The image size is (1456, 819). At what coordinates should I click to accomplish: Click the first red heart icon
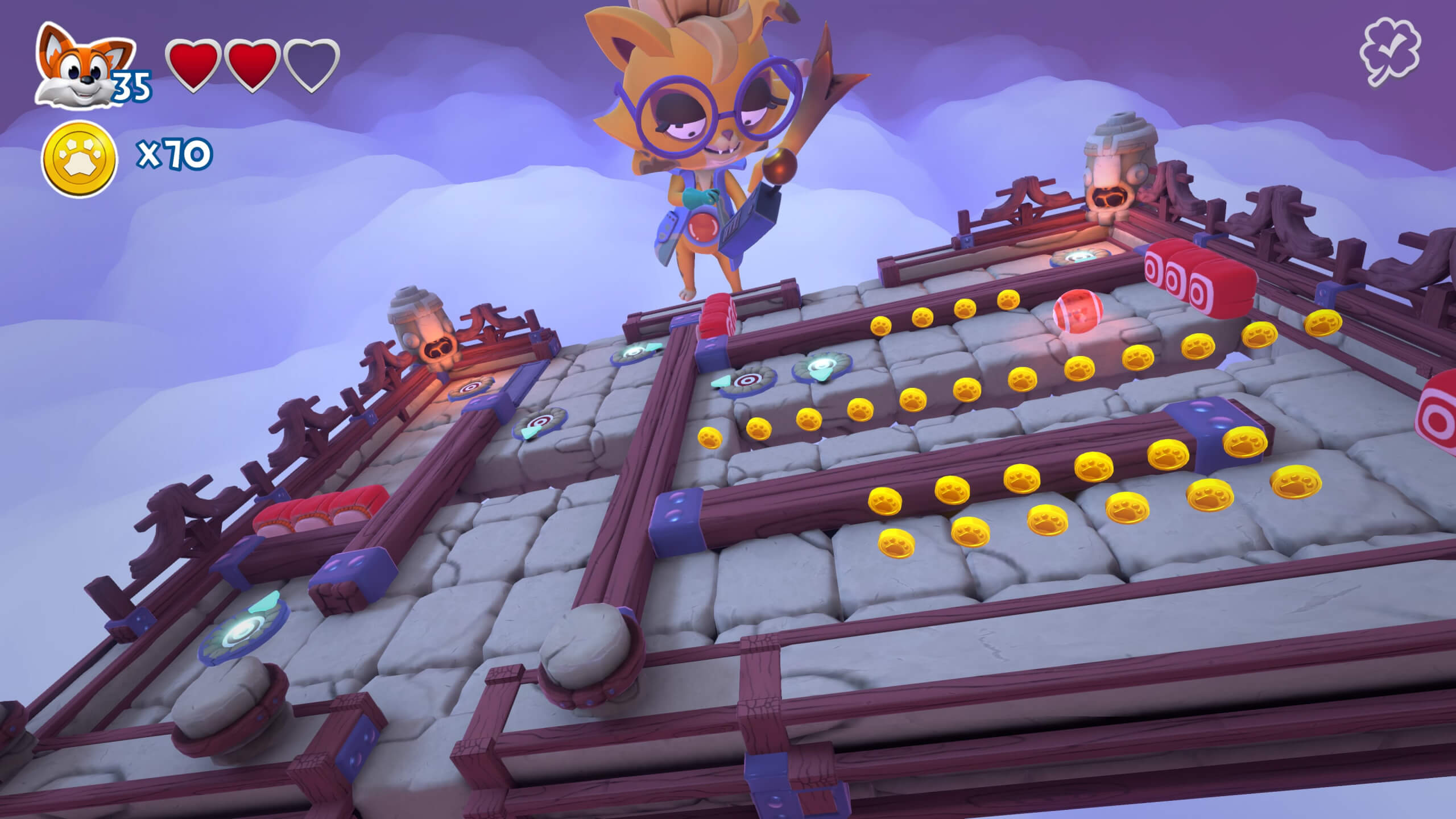[x=192, y=63]
